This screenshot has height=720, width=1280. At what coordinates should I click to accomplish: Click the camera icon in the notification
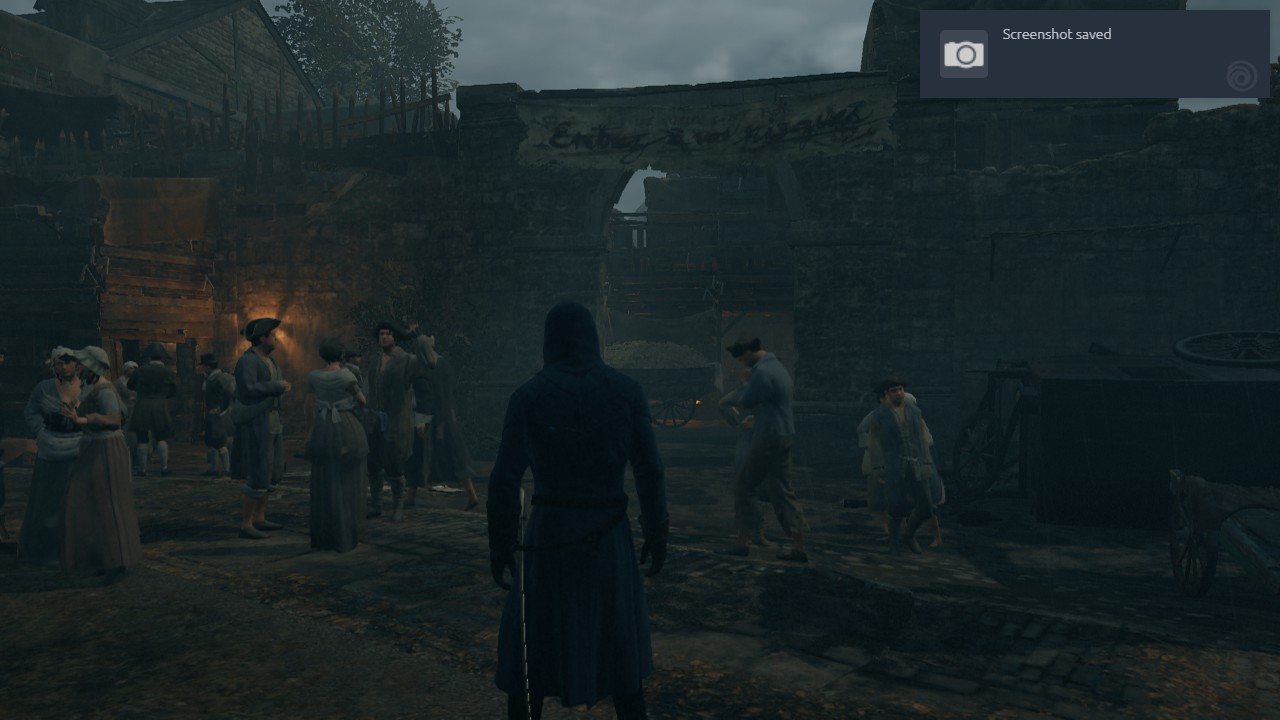pos(963,53)
